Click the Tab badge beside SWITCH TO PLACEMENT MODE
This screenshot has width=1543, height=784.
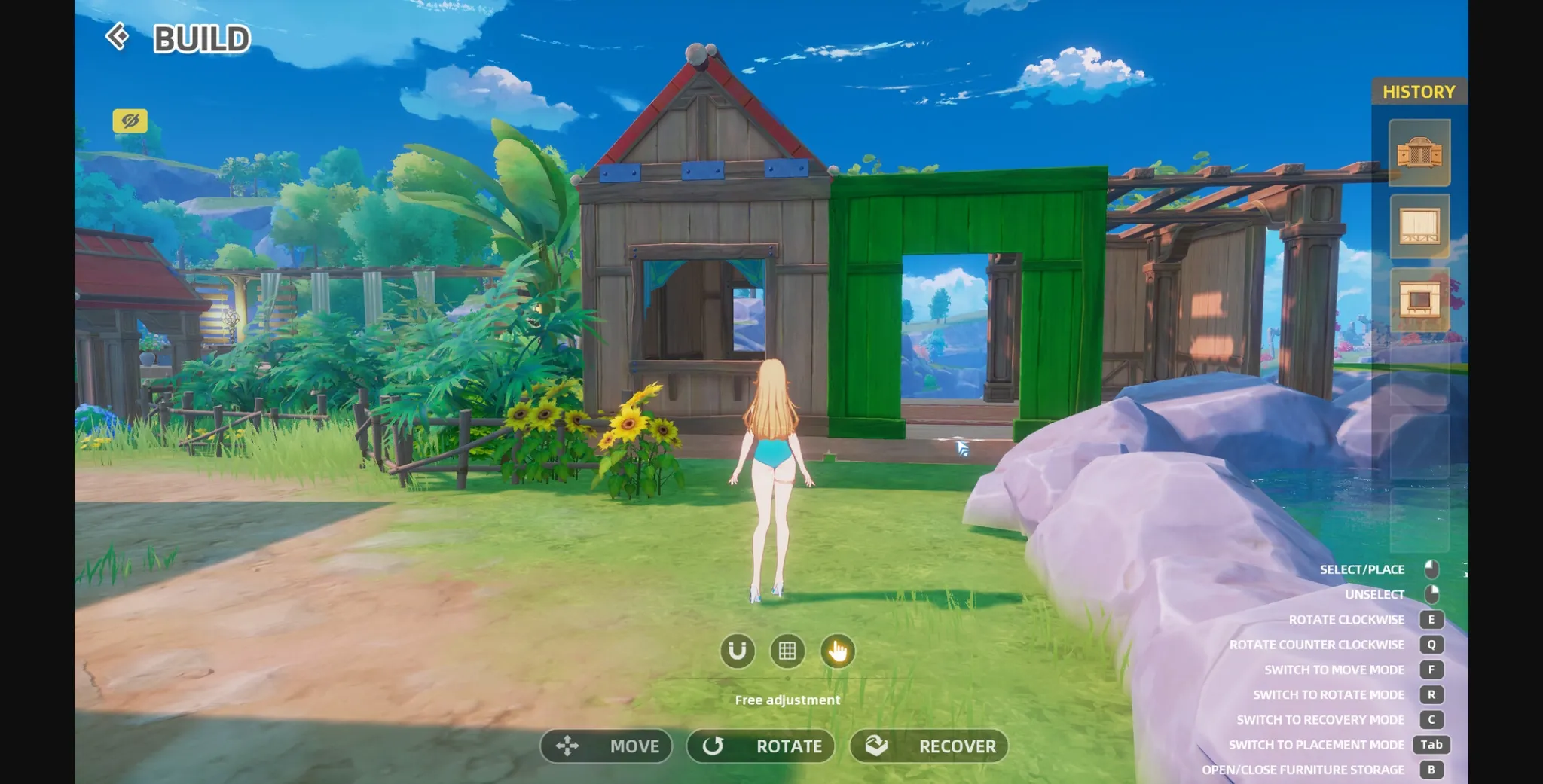[1431, 744]
